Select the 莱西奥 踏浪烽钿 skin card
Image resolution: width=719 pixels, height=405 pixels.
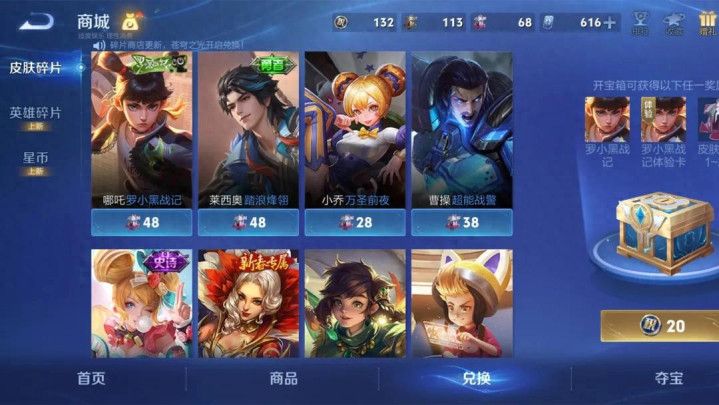(x=249, y=140)
